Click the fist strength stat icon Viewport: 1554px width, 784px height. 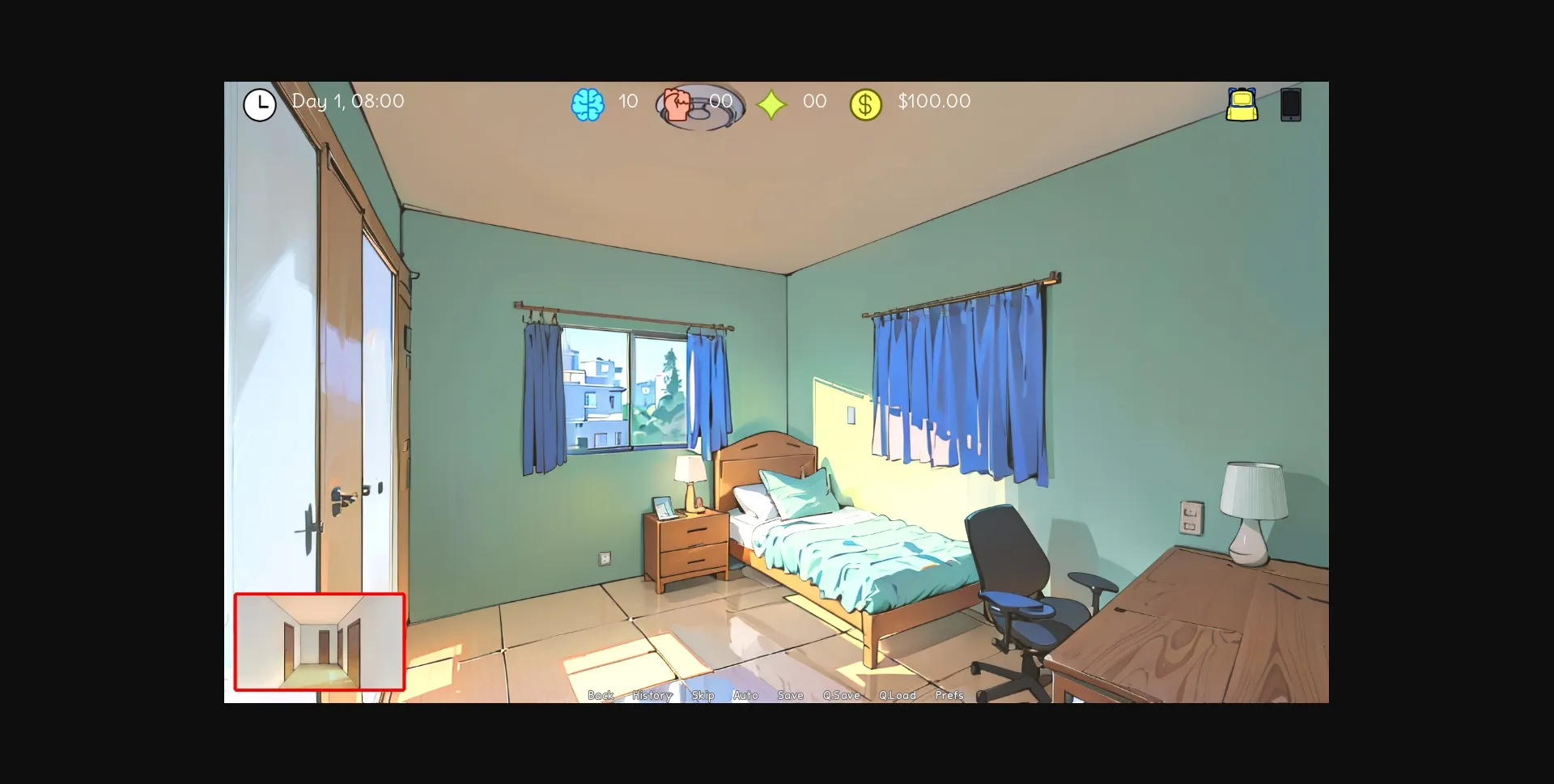pos(678,102)
